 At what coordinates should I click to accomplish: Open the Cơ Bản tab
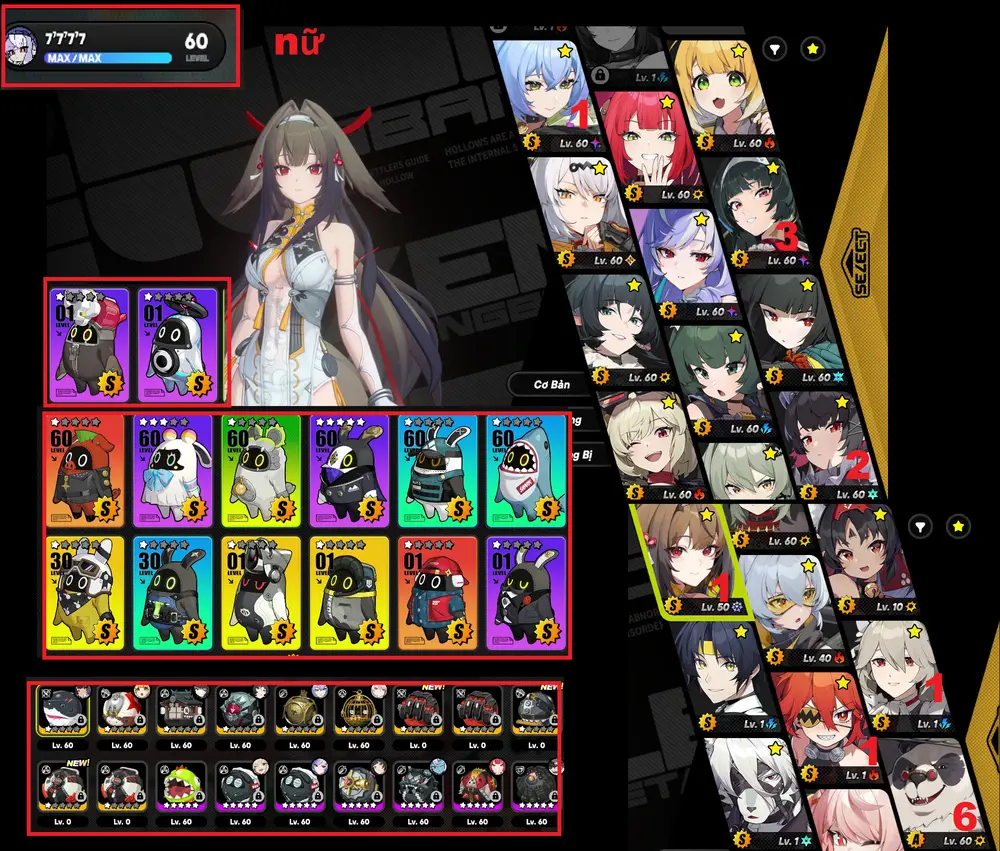coord(552,385)
